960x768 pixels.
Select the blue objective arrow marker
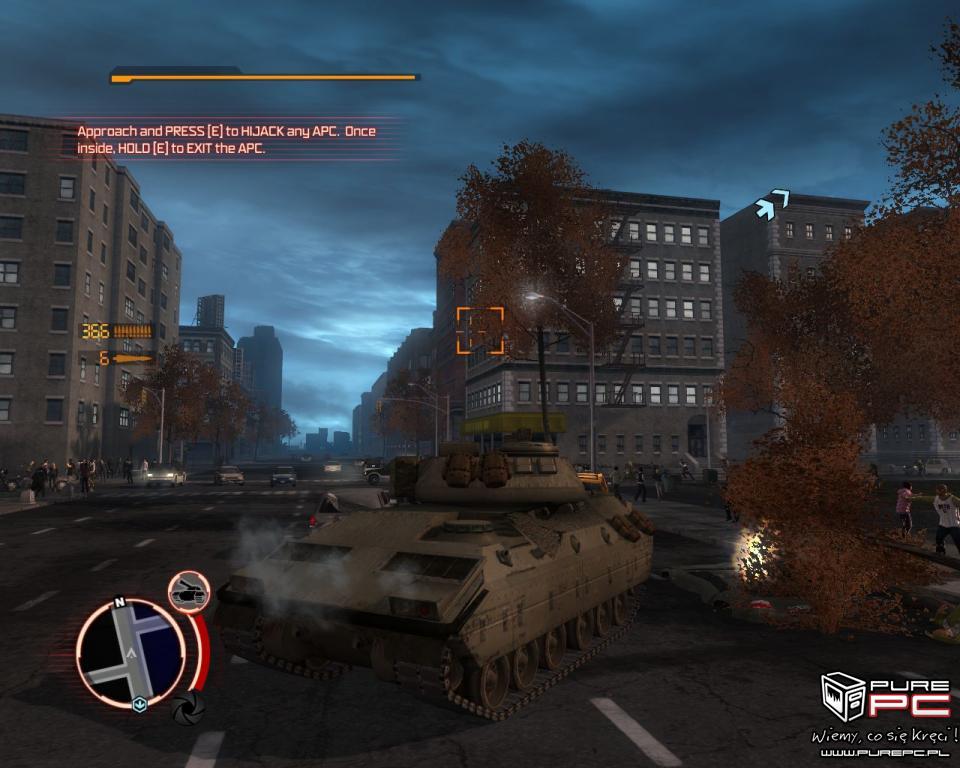(768, 205)
